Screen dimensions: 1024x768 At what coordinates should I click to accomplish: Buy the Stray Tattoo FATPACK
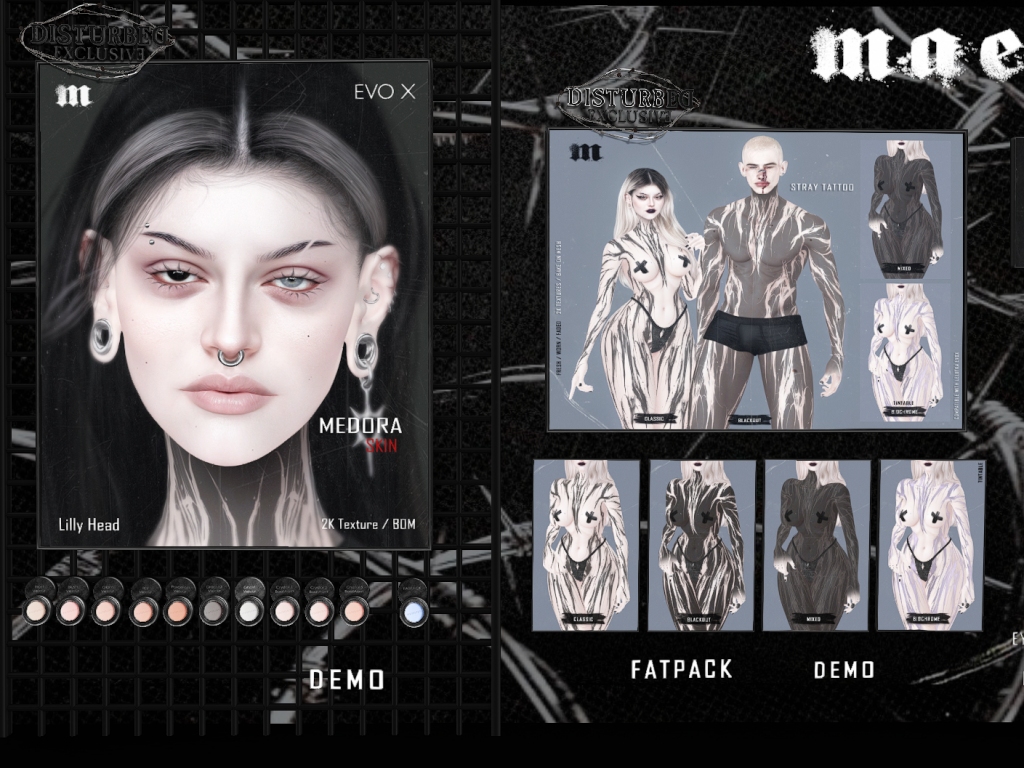(x=682, y=669)
